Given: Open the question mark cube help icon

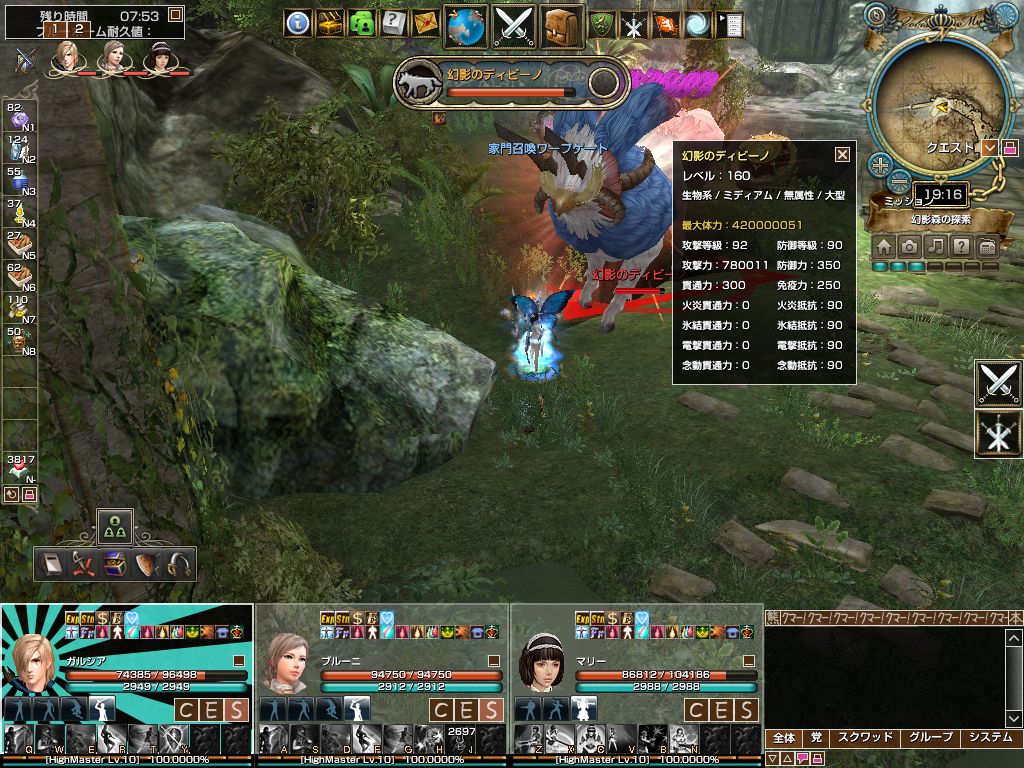Looking at the screenshot, I should pyautogui.click(x=392, y=23).
